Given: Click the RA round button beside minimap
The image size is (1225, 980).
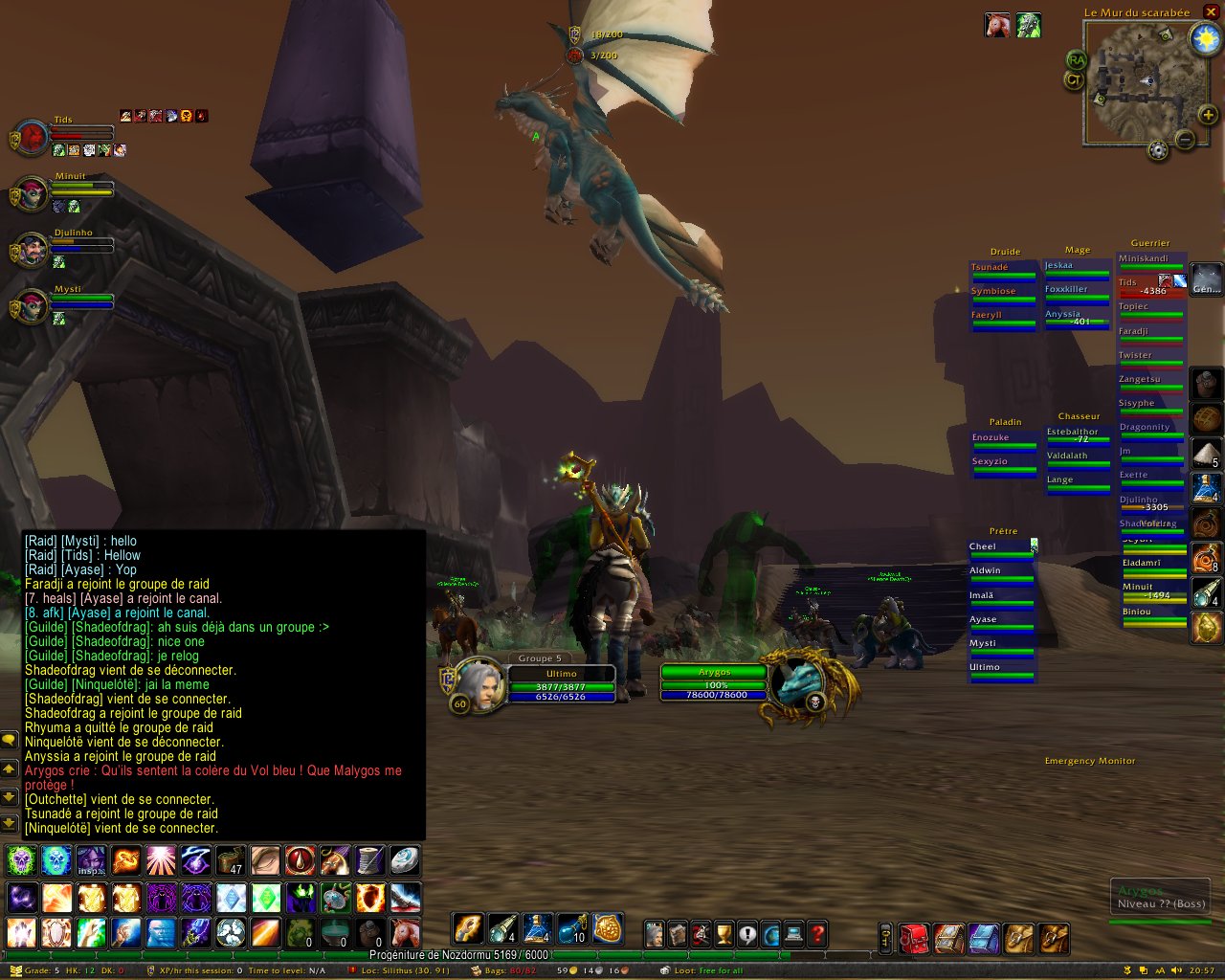Looking at the screenshot, I should tap(1076, 60).
